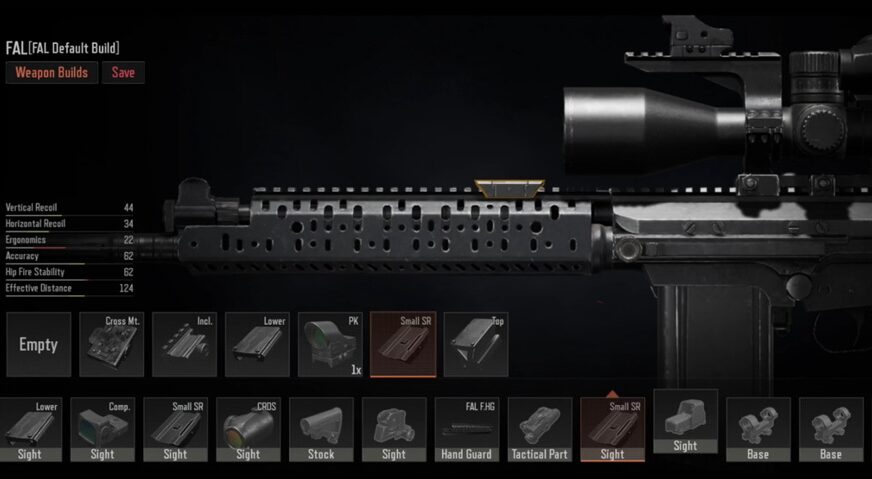Pick the Incl. mount option
Viewport: 872px width, 479px height.
tap(185, 344)
